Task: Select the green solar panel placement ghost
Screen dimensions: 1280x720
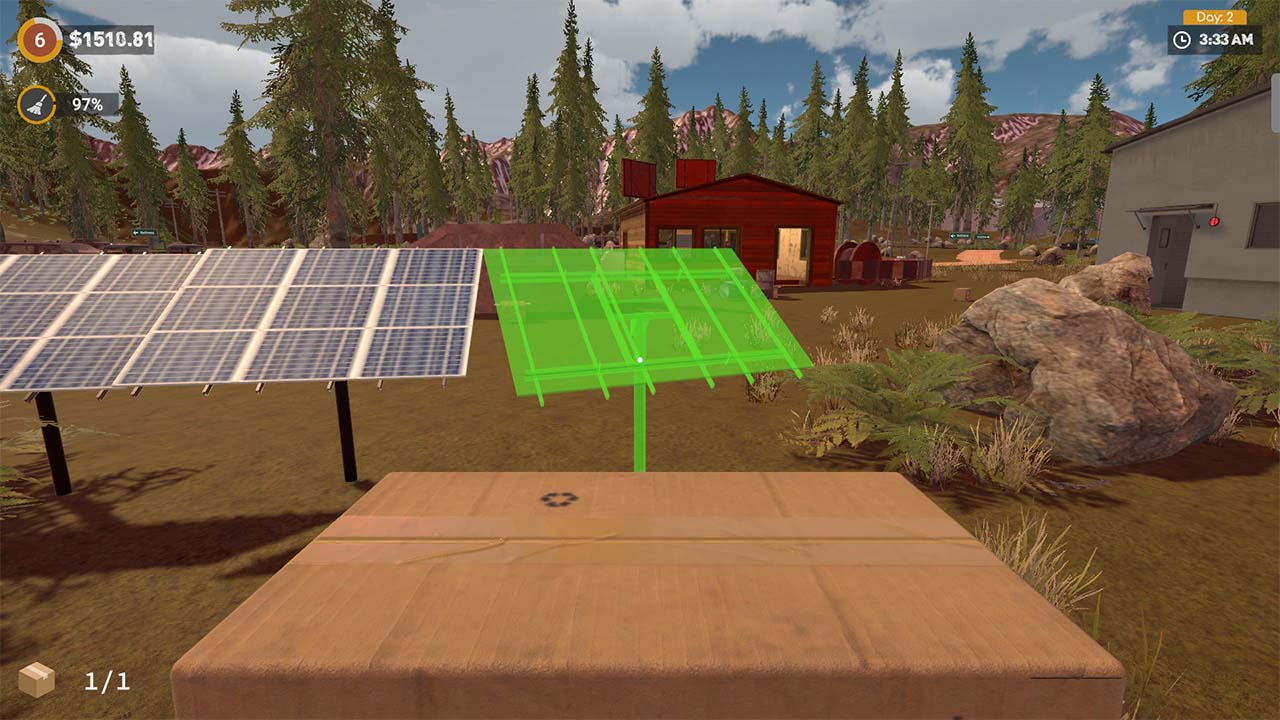Action: (x=650, y=320)
